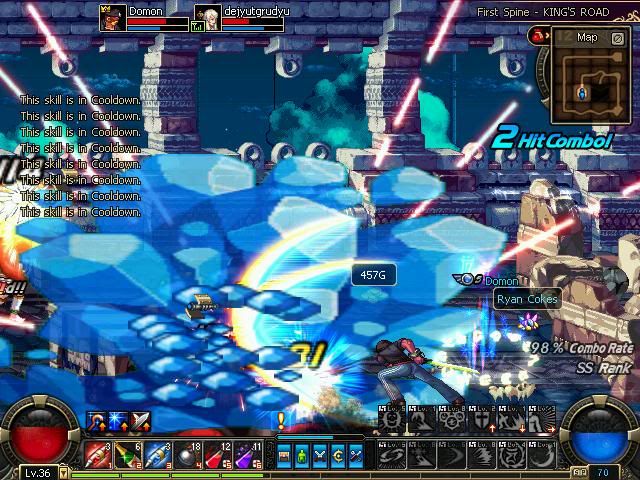Click the blue starburst buff icon
This screenshot has width=640, height=480.
click(118, 421)
